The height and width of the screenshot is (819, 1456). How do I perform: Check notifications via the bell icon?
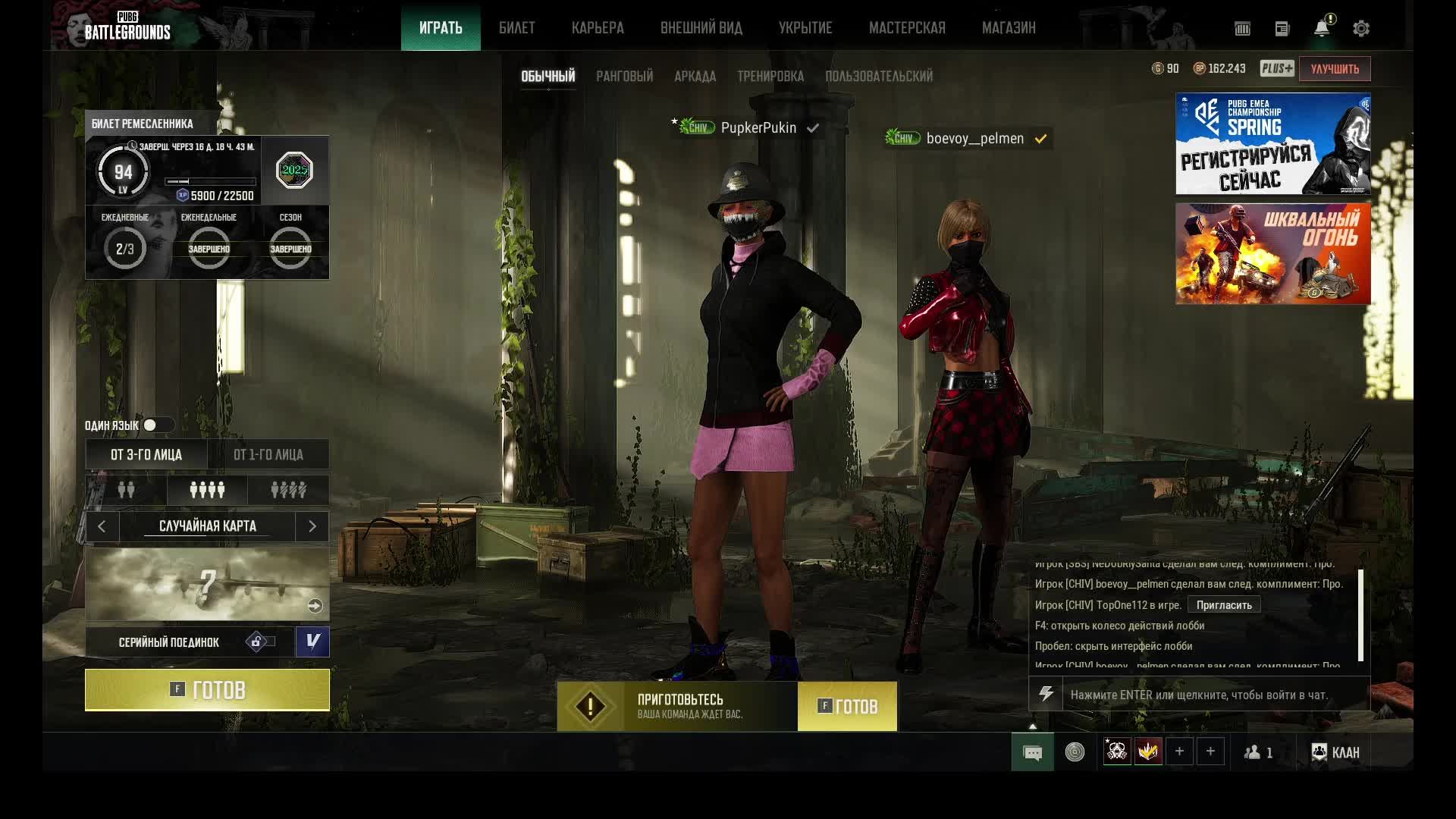coord(1321,29)
